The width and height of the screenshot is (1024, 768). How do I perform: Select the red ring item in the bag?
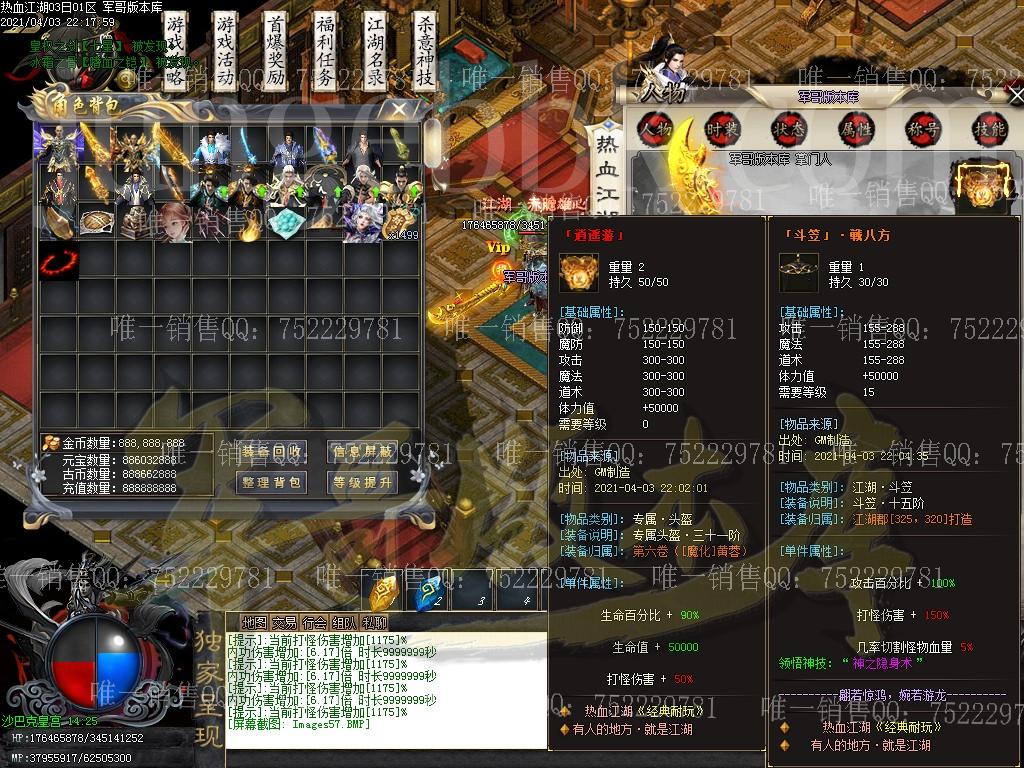(x=58, y=264)
